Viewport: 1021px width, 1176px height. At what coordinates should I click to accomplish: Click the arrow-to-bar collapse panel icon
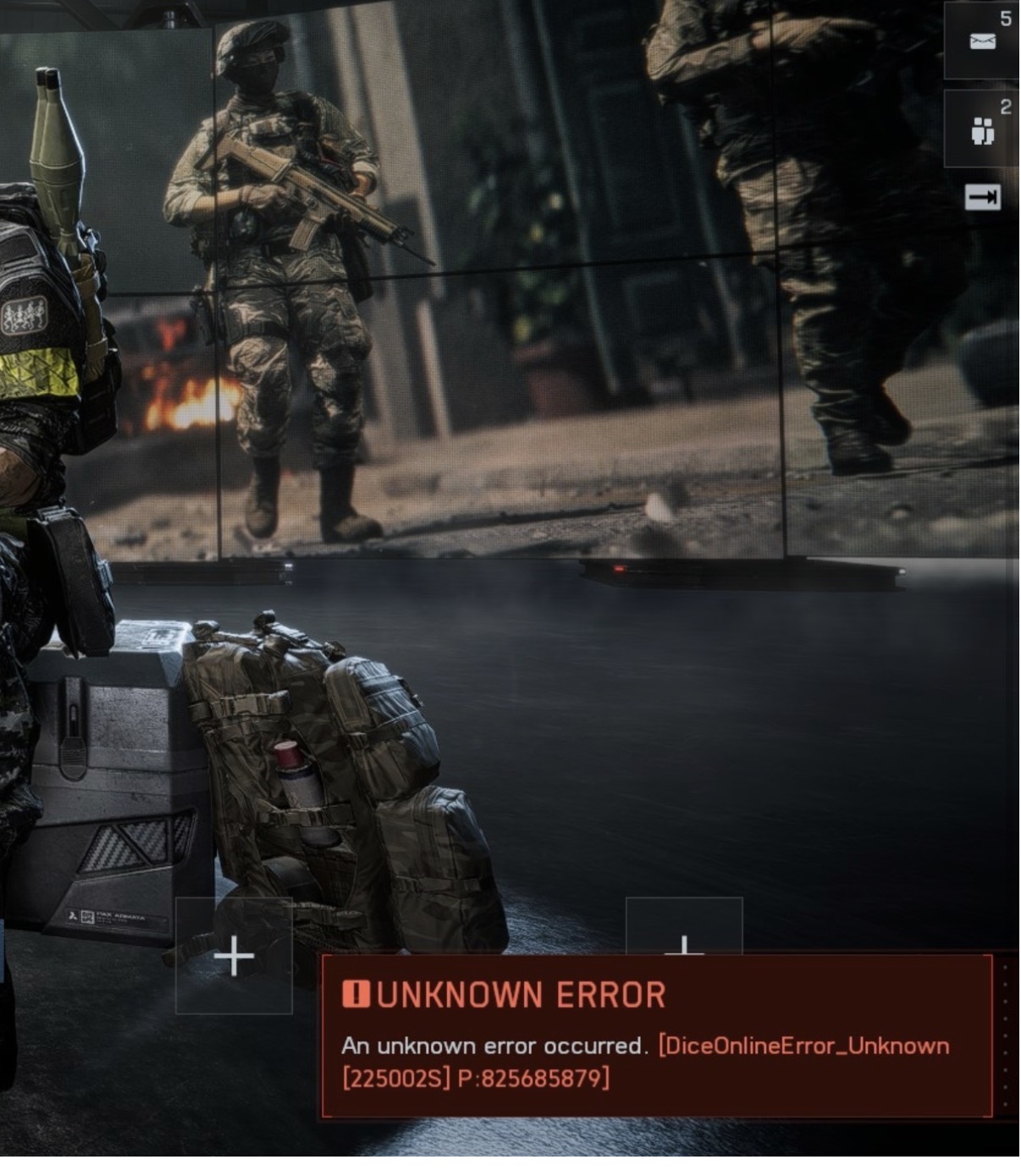[982, 197]
